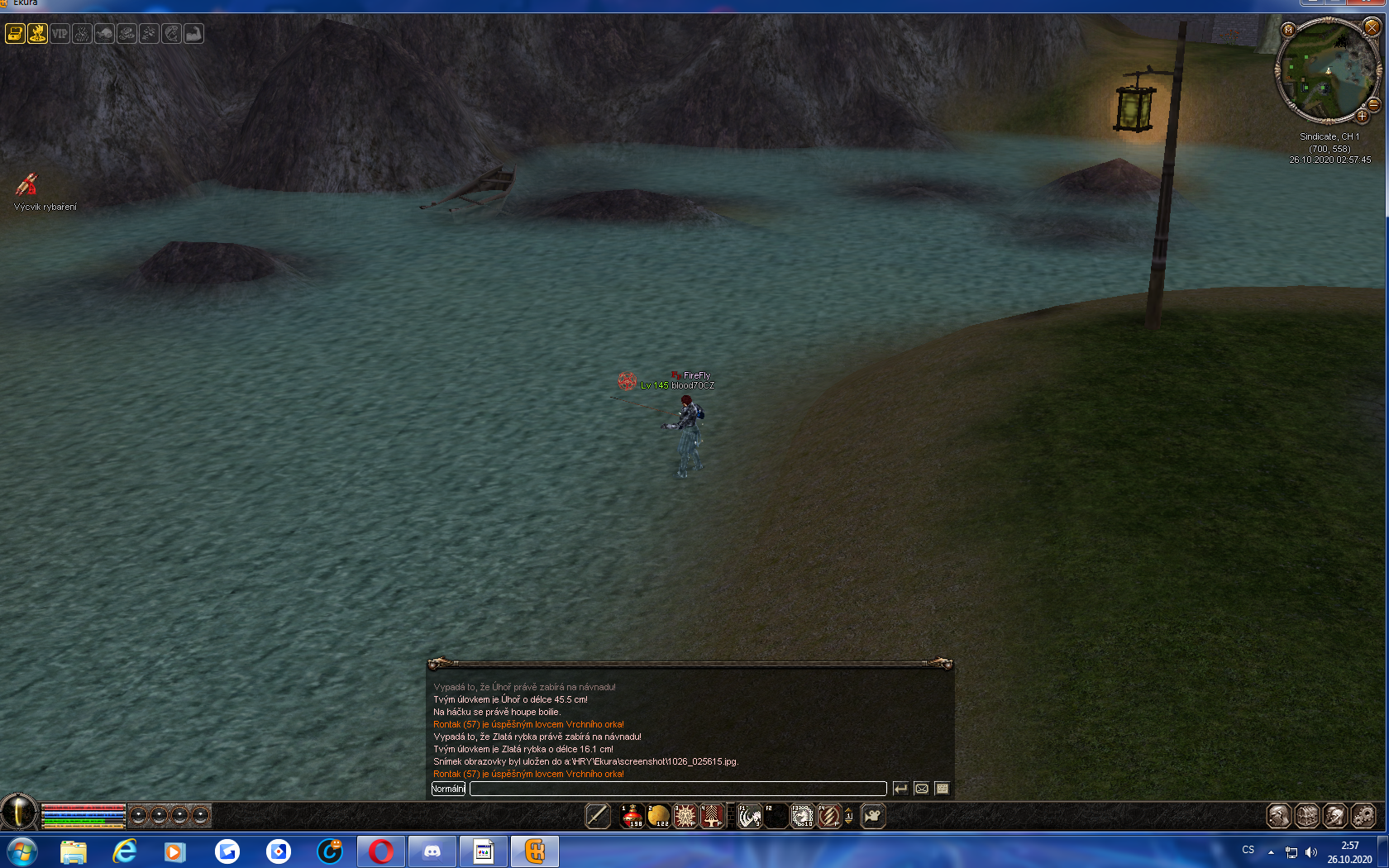The width and height of the screenshot is (1389, 868).
Task: Send chat message with the enter arrow button
Action: 900,789
